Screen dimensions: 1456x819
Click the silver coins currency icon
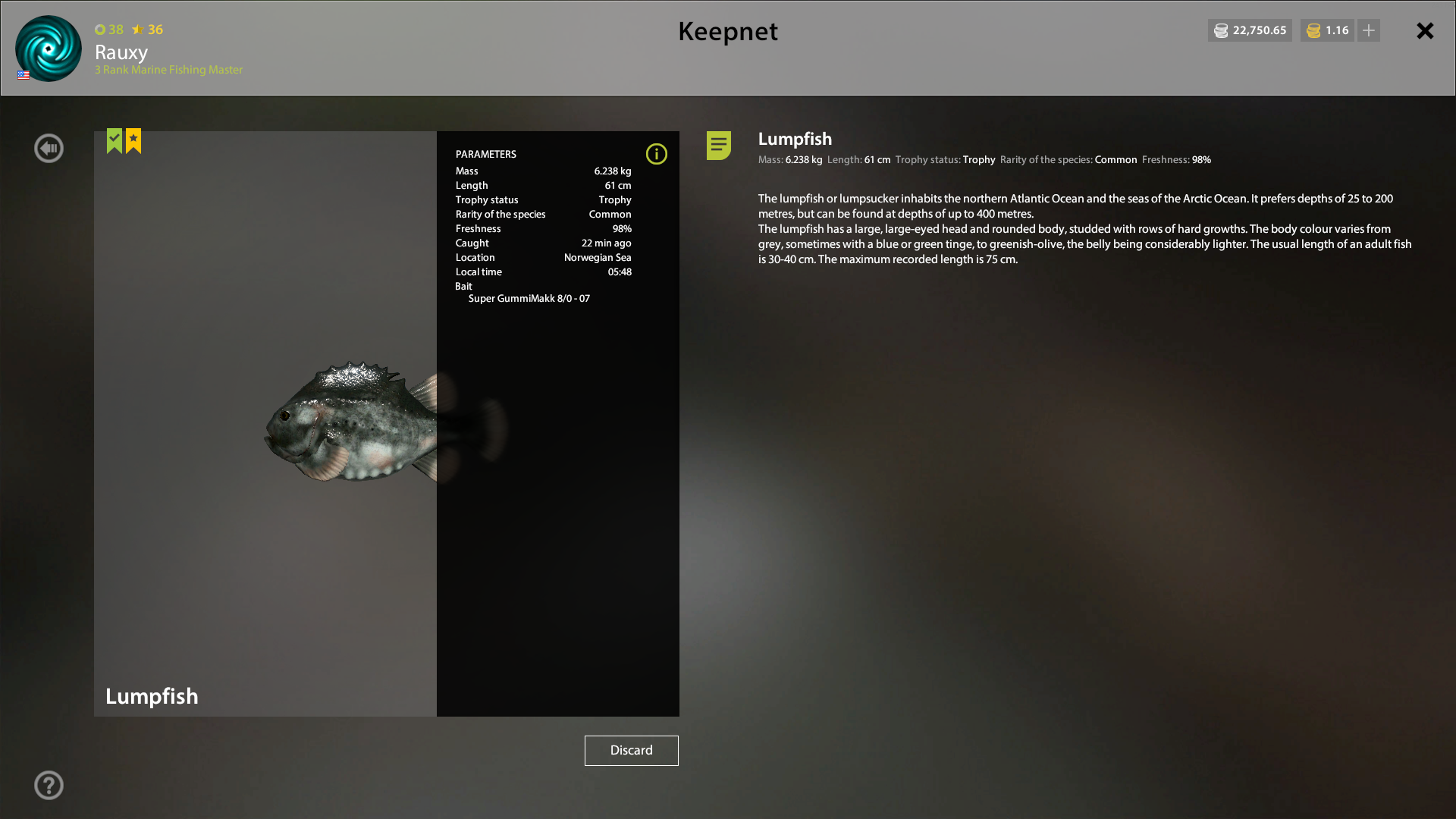[x=1222, y=30]
